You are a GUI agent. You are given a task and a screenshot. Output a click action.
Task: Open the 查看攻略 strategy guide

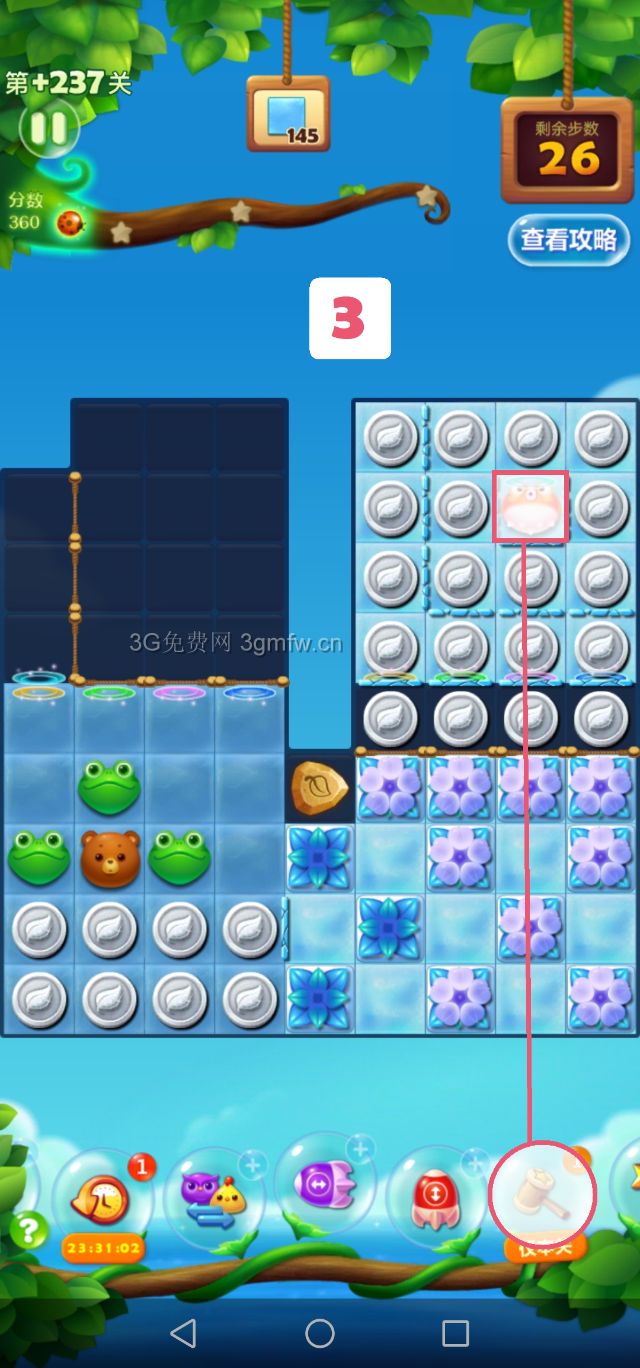[x=568, y=240]
